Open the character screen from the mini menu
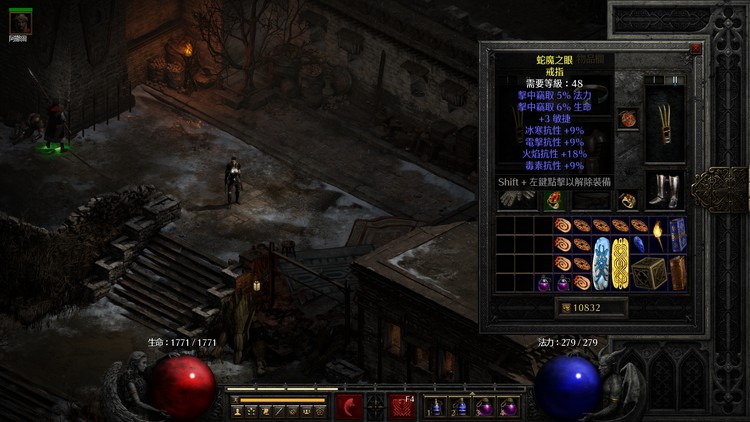The height and width of the screenshot is (422, 750). tap(237, 411)
